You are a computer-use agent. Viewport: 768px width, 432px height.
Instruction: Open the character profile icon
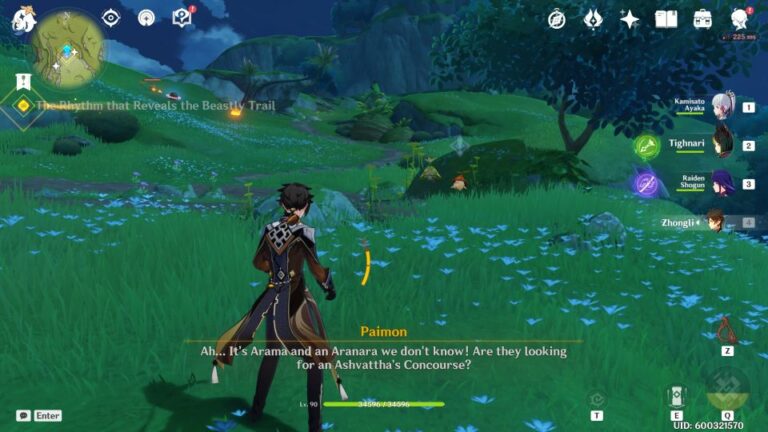coord(740,19)
